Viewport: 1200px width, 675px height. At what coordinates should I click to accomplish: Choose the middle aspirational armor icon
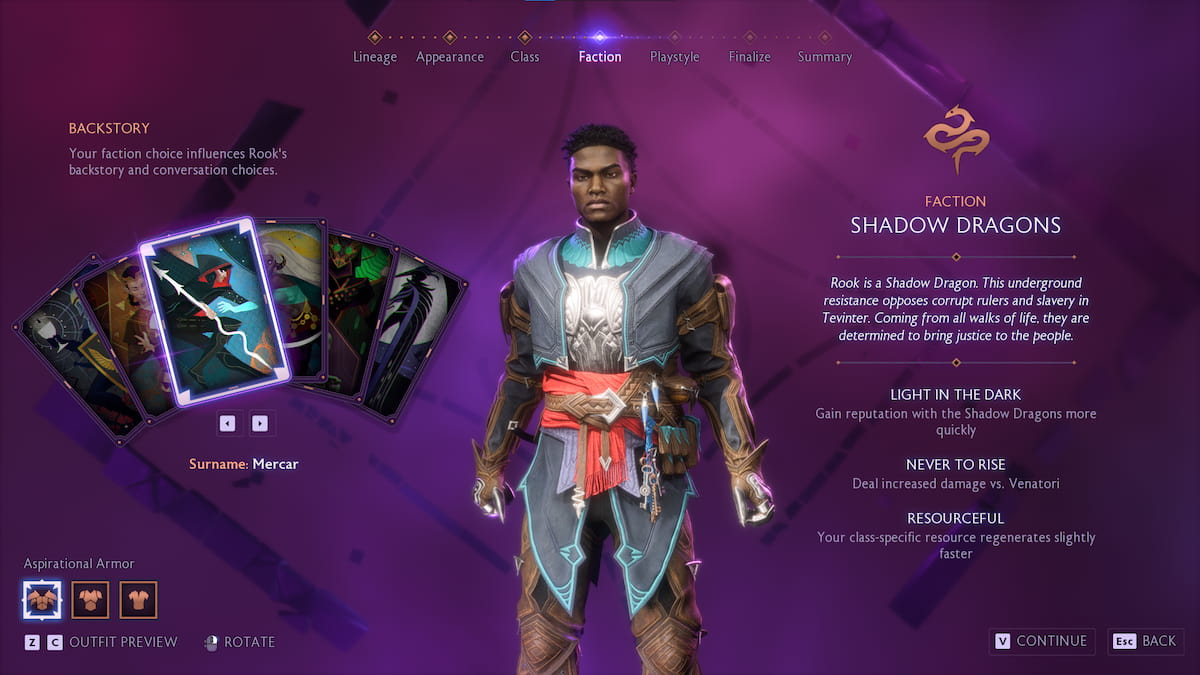click(x=90, y=600)
